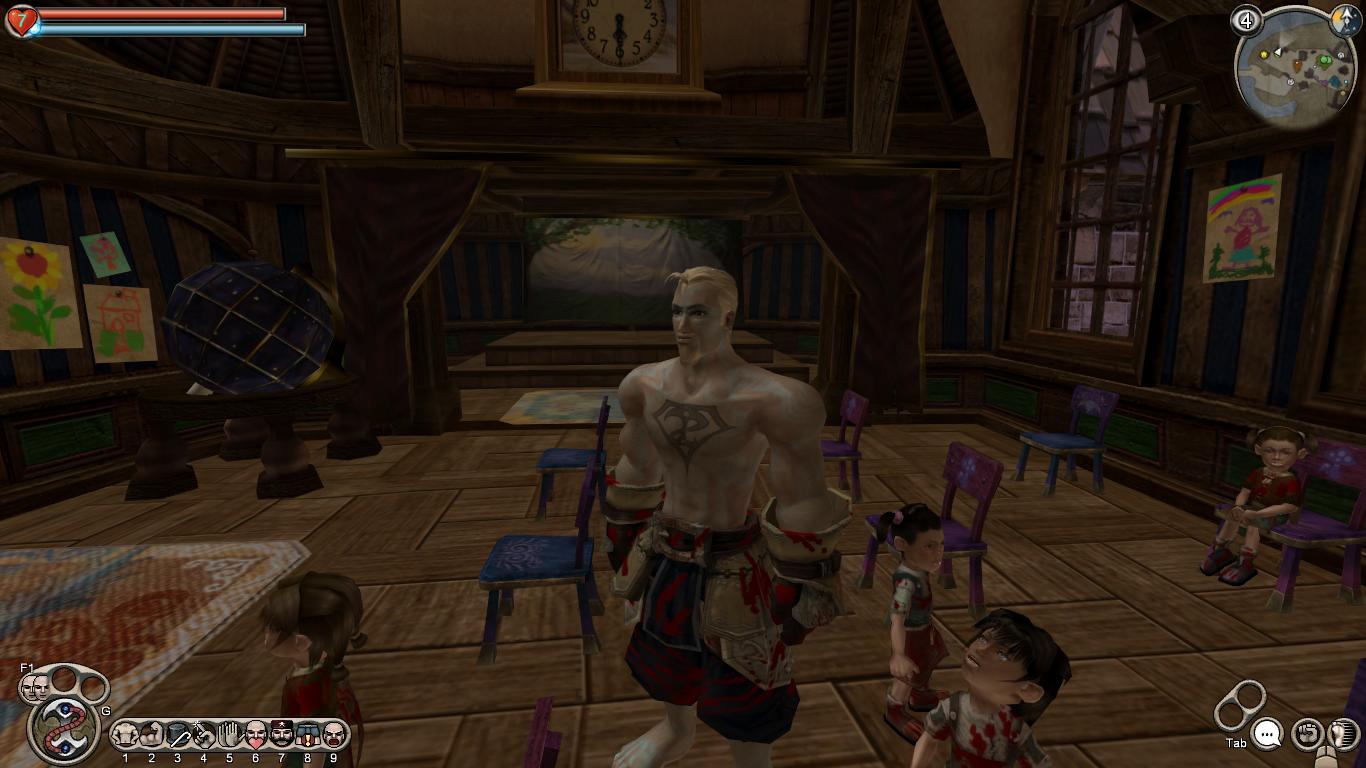Screen dimensions: 1366x768
Task: Use the blue shorts expression icon
Action: [x=307, y=735]
